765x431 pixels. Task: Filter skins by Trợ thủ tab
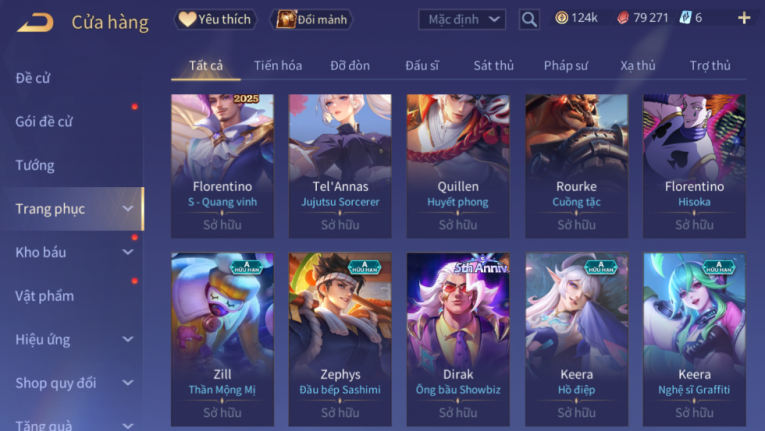[x=710, y=66]
